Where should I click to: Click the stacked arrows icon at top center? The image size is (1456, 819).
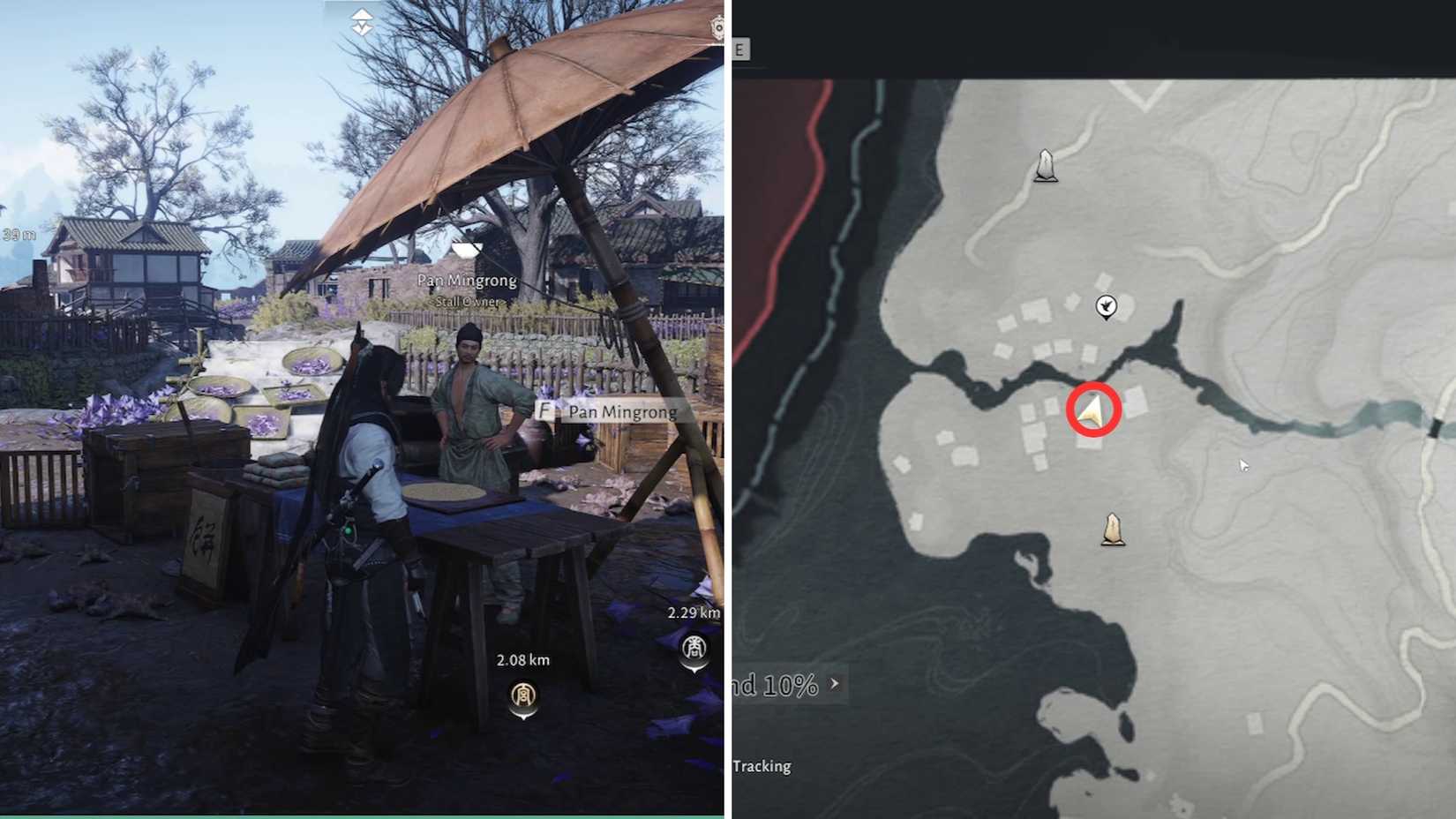(x=362, y=19)
